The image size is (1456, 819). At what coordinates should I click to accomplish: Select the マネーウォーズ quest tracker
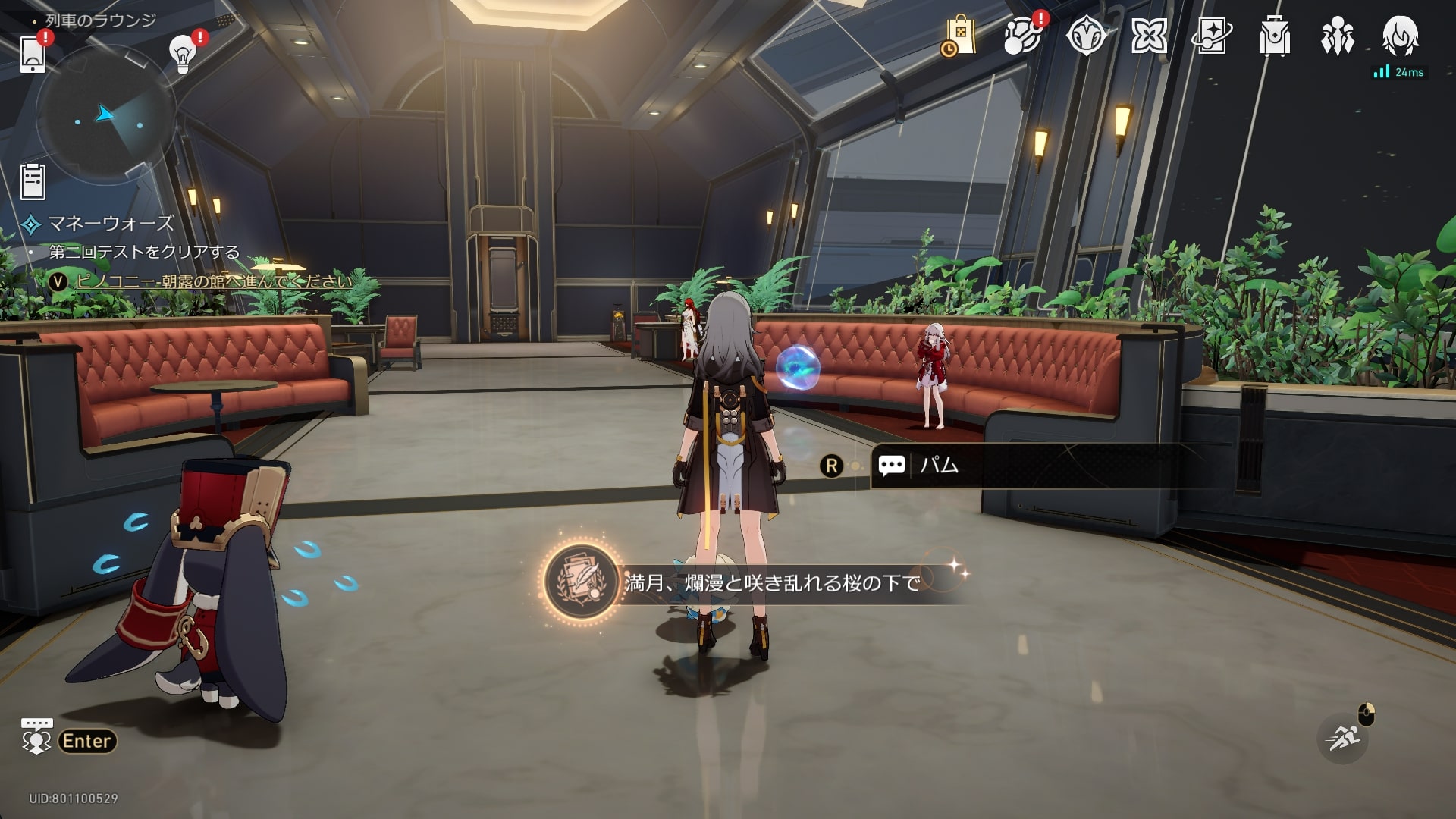tap(111, 224)
